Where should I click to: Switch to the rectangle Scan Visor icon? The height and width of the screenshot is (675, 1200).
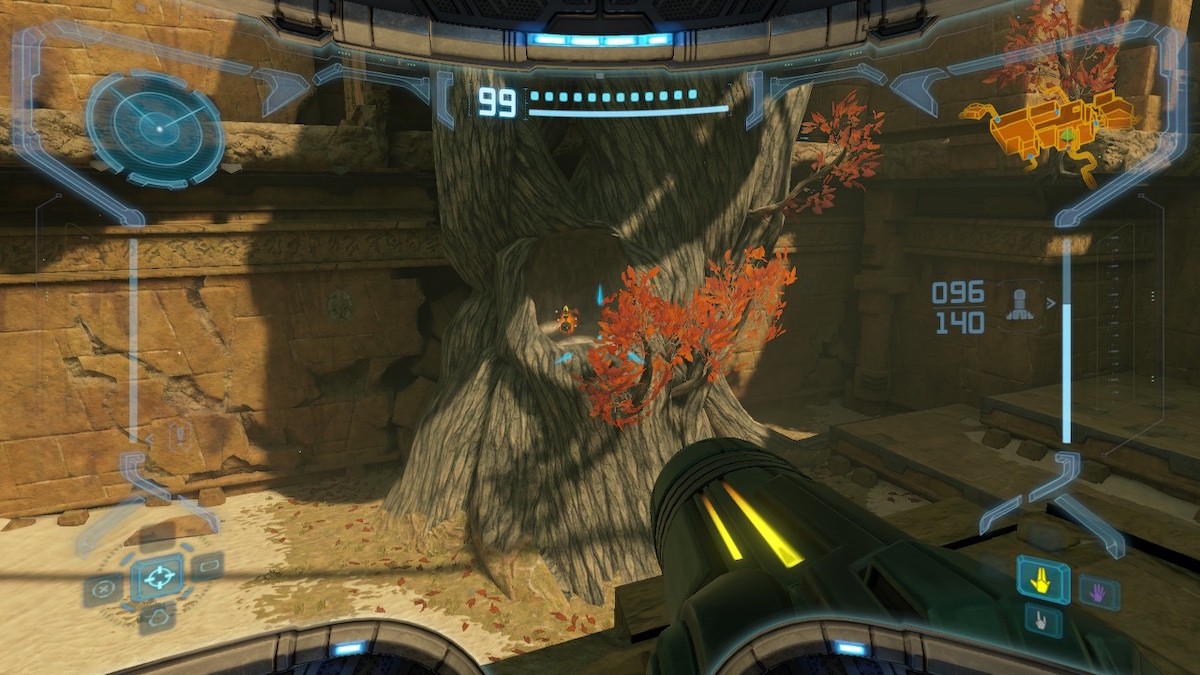tap(208, 566)
